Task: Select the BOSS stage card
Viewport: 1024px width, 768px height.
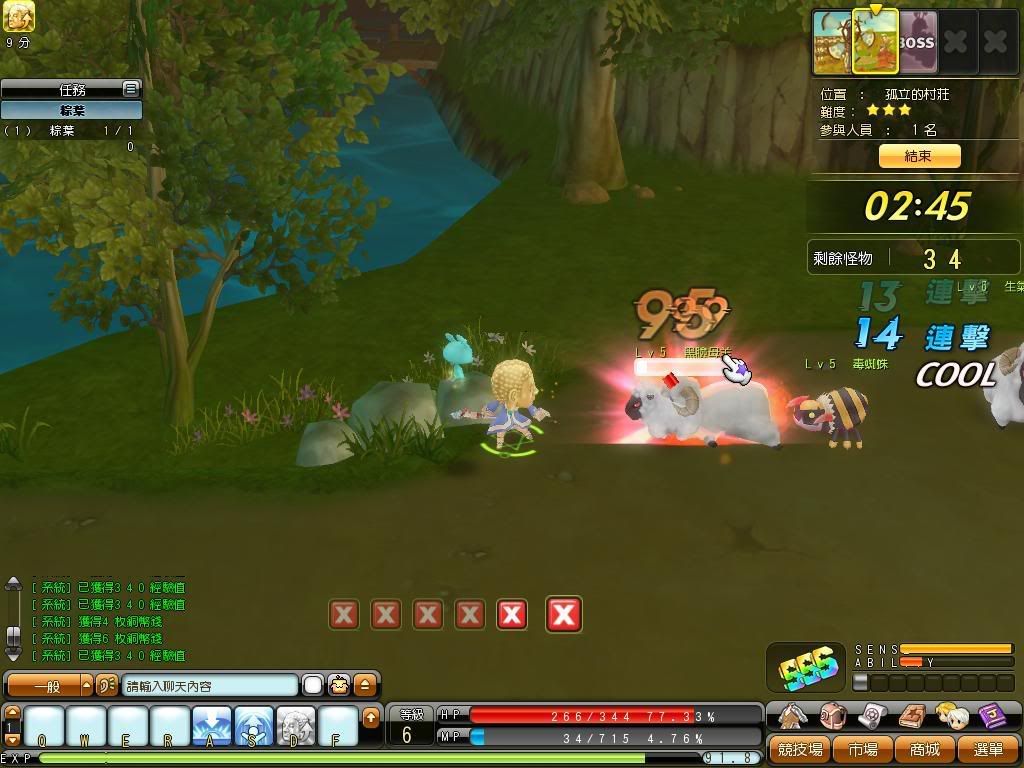Action: point(916,43)
